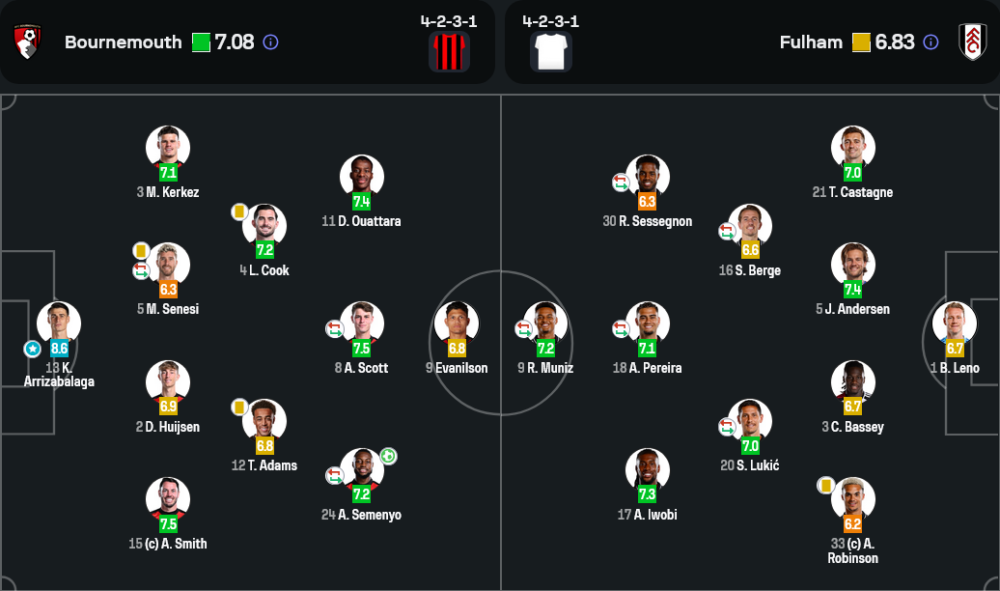This screenshot has width=1000, height=591.
Task: Choose R. Sessegnon player portrait
Action: tap(647, 176)
